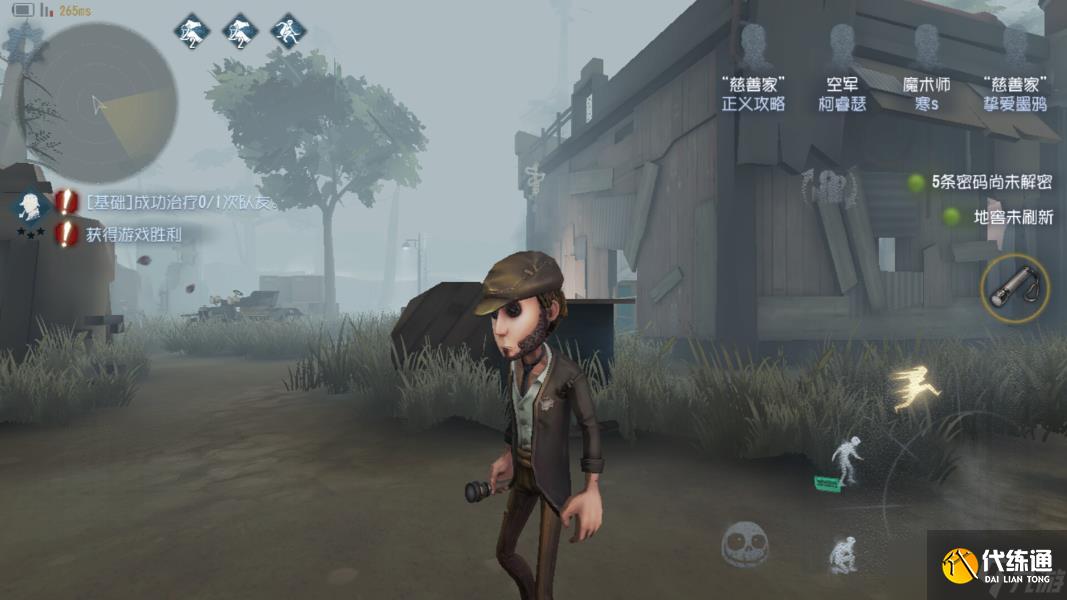Select the running figure persona trait icon
1067x600 pixels.
[x=288, y=31]
